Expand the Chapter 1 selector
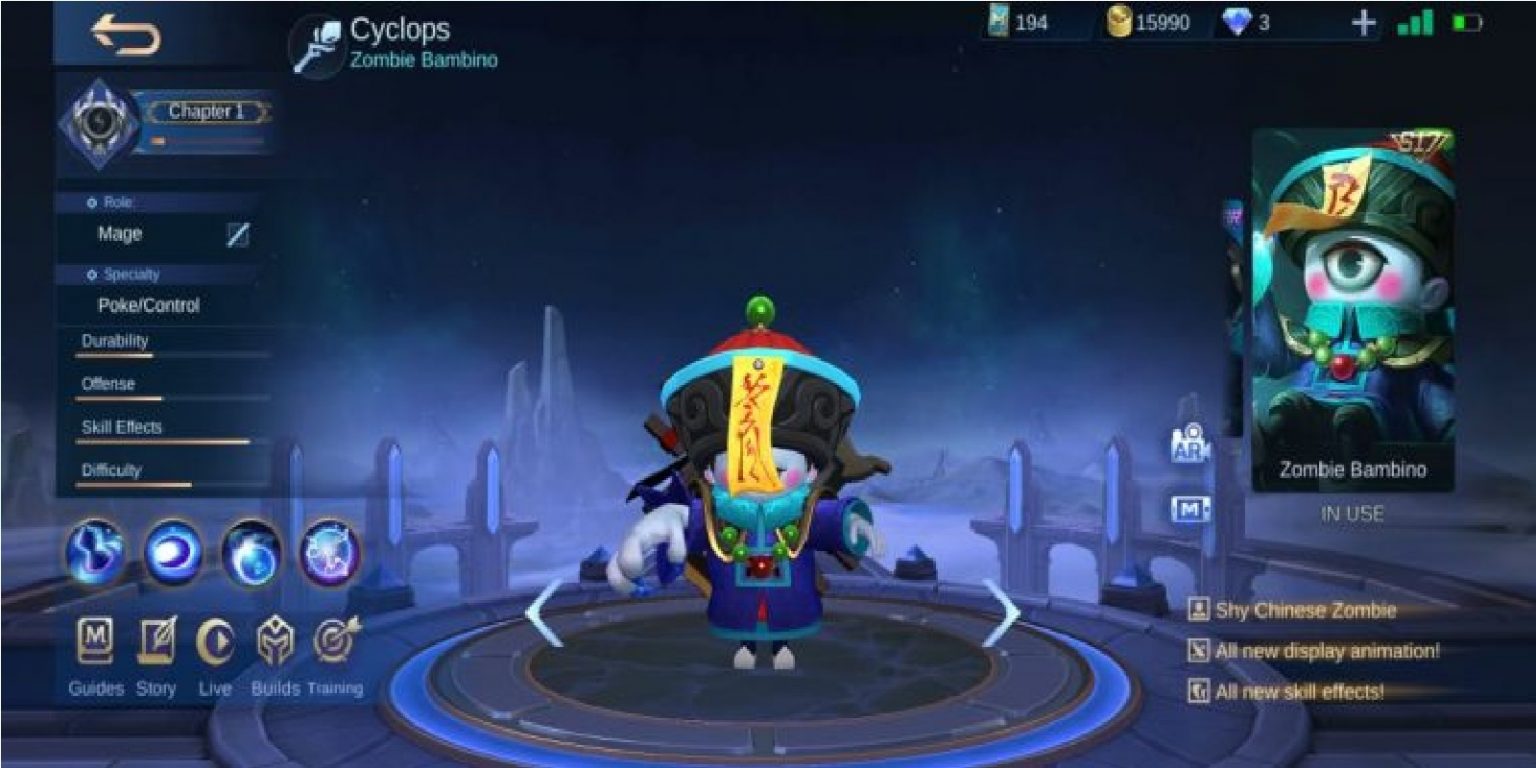The height and width of the screenshot is (768, 1536). click(x=207, y=112)
